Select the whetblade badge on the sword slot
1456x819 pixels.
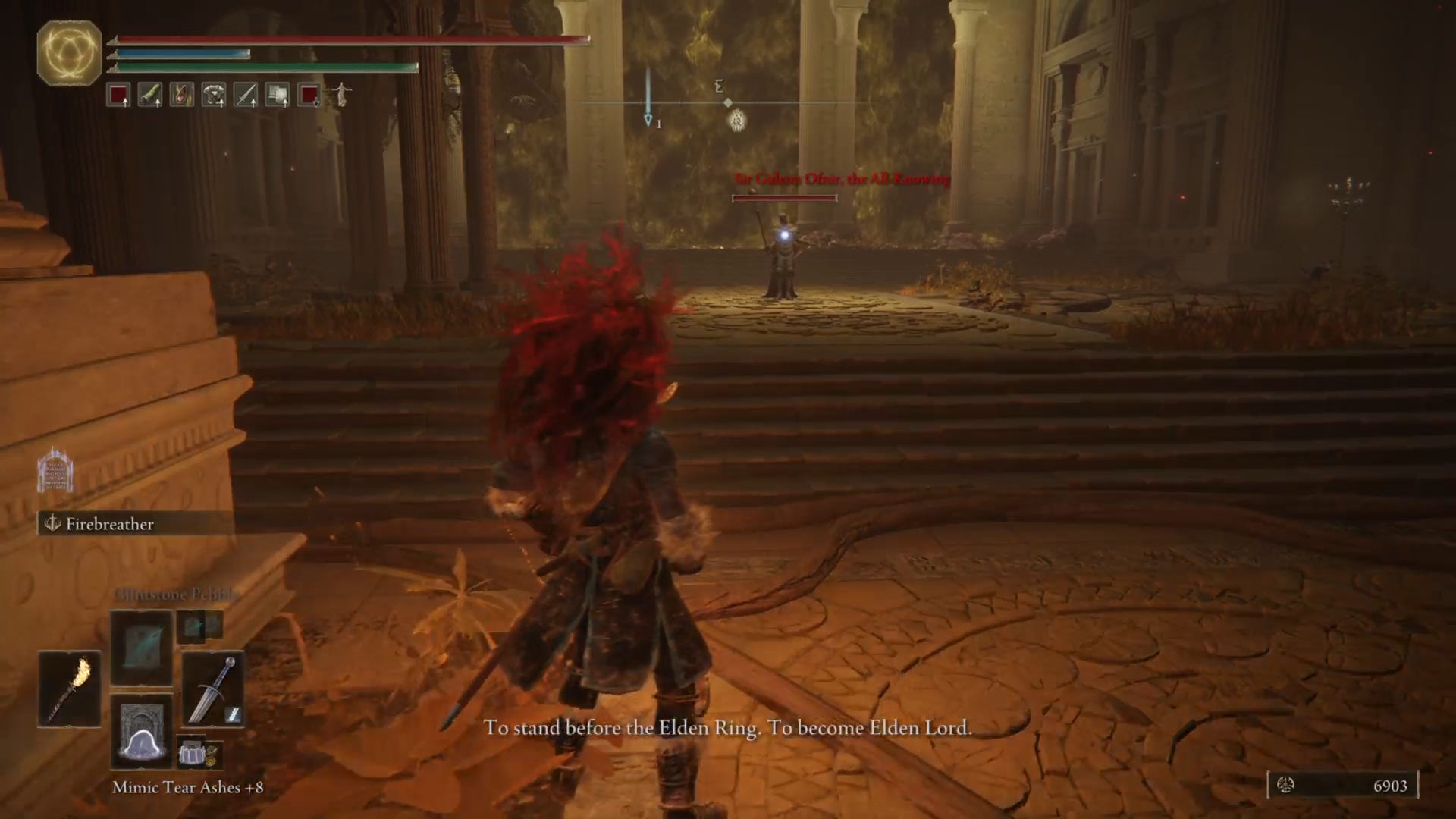pyautogui.click(x=235, y=714)
